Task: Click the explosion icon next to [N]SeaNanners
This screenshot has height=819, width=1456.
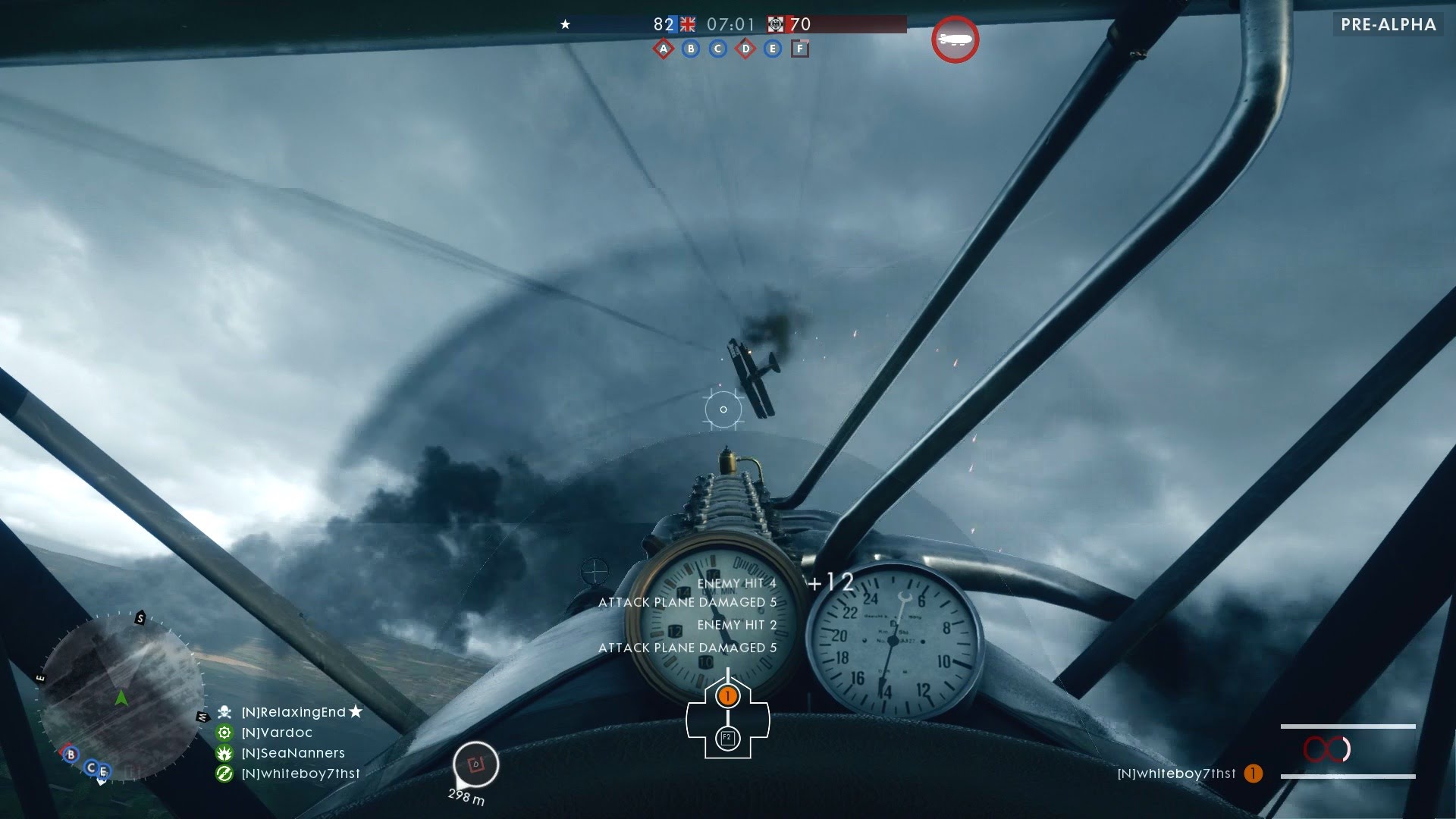Action: pos(223,753)
